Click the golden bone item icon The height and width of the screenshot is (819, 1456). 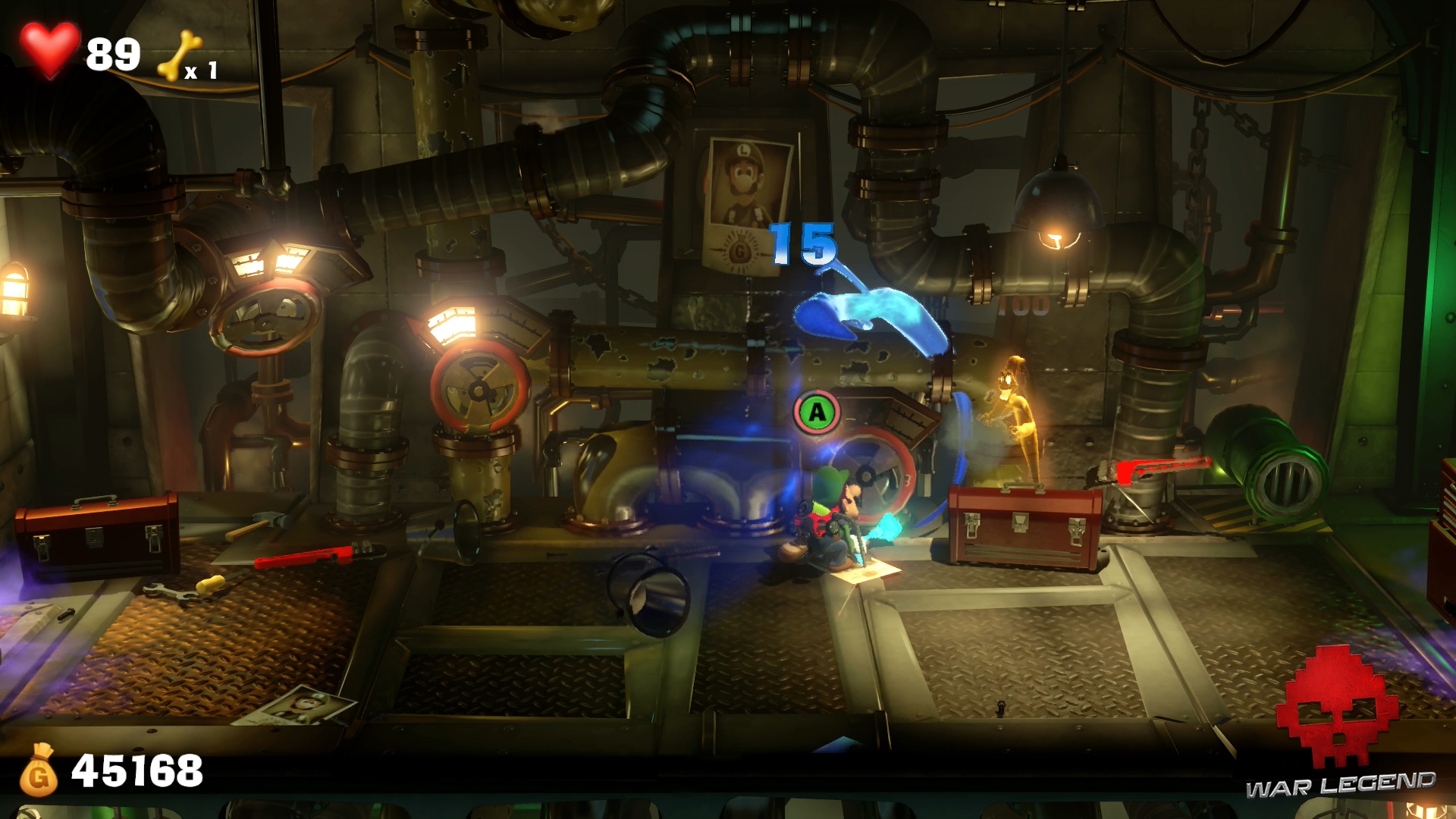(179, 55)
